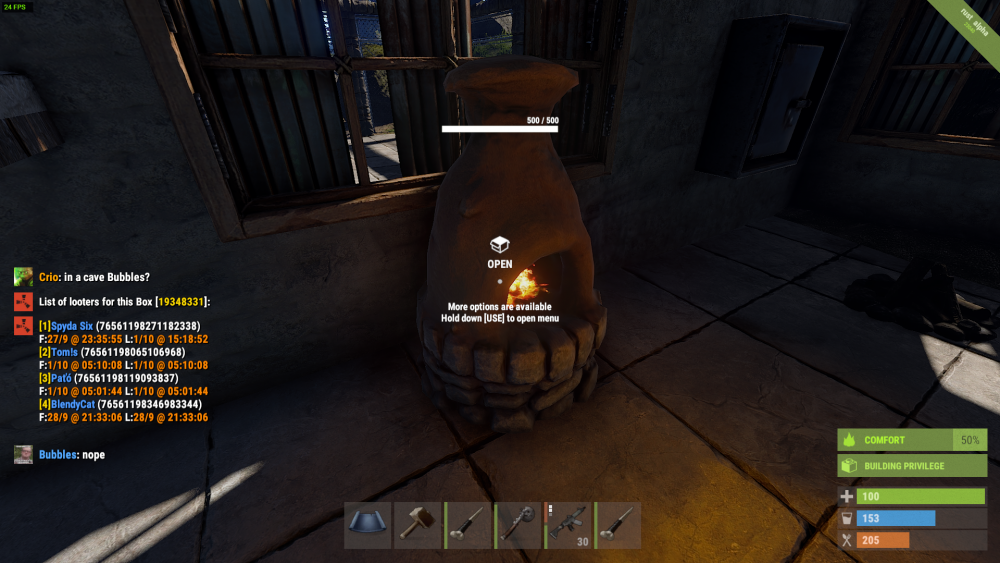Equip the hammer from the hotbar

pyautogui.click(x=418, y=525)
